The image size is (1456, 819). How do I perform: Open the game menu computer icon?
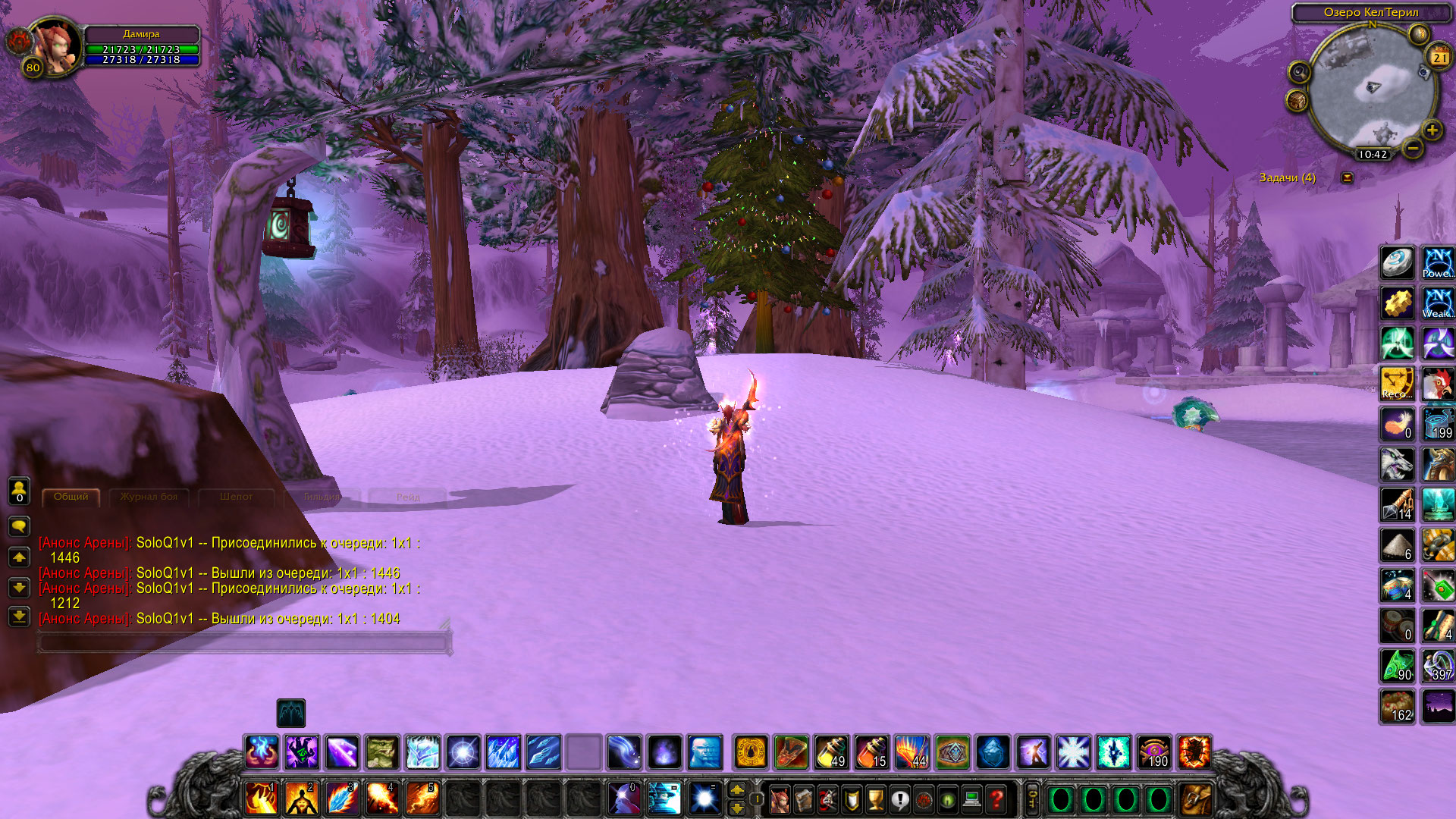tap(972, 799)
